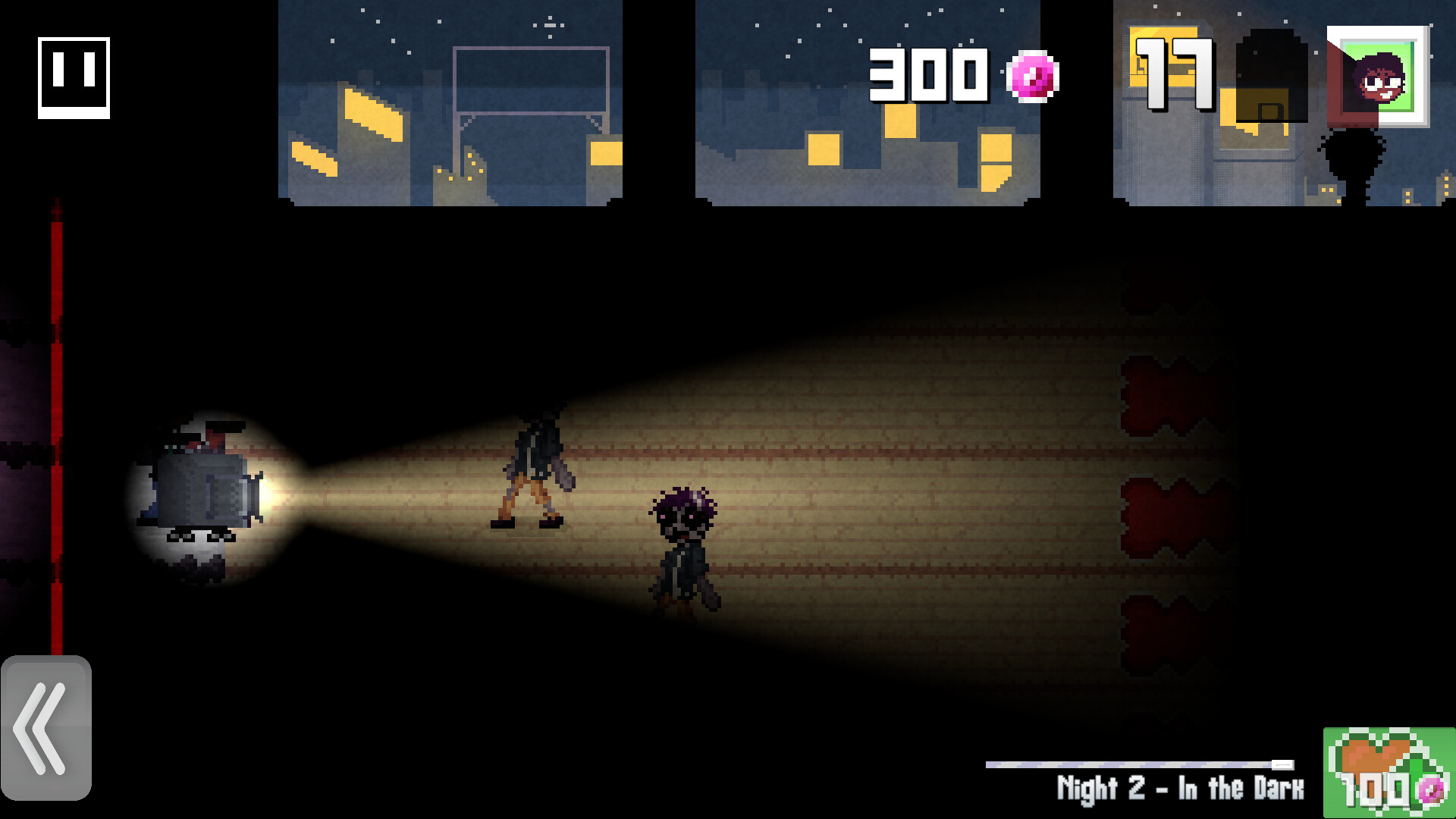Click the Night 2 - In the Dark label

pos(1181,789)
